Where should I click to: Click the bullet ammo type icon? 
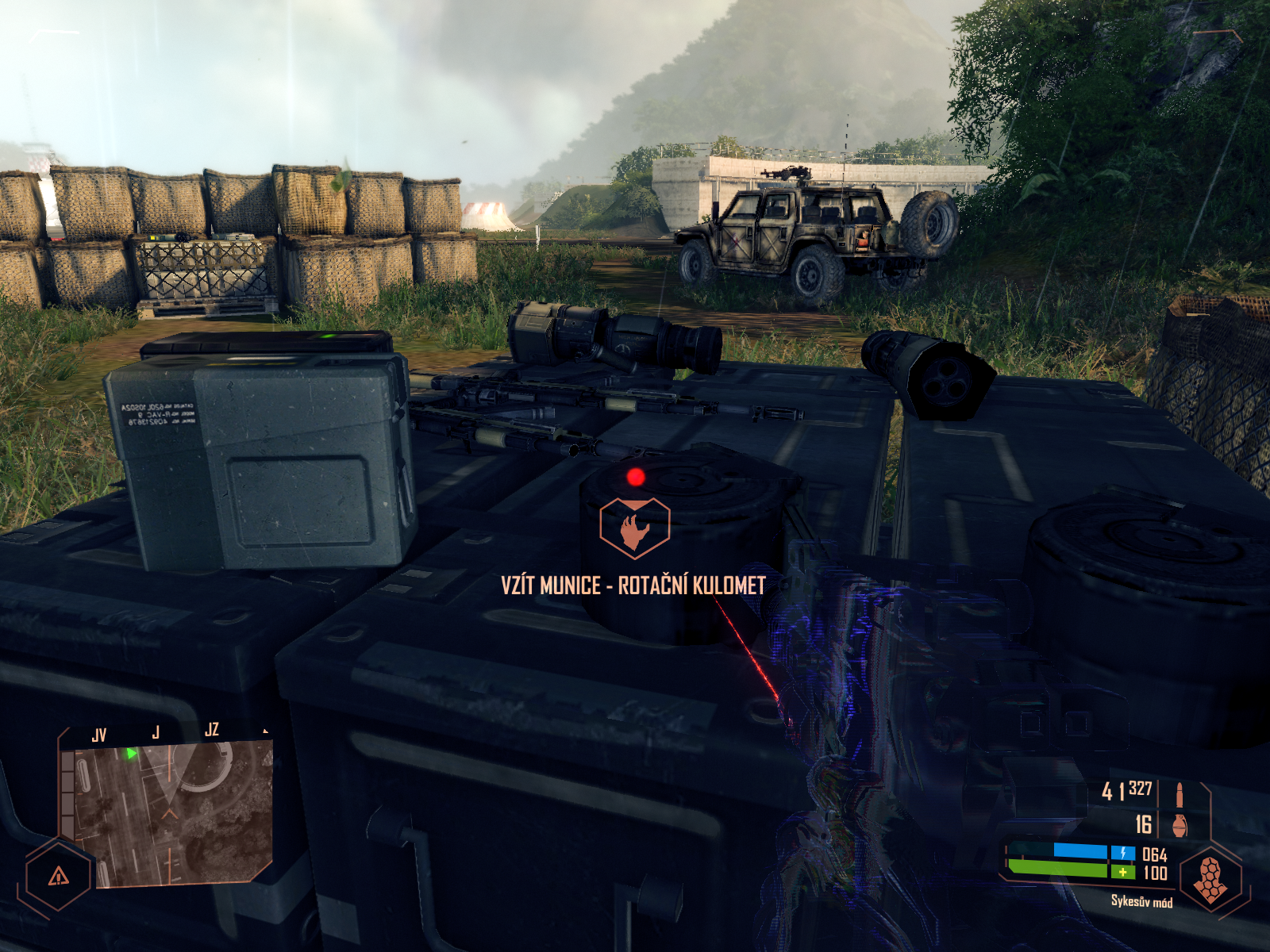(x=1180, y=792)
